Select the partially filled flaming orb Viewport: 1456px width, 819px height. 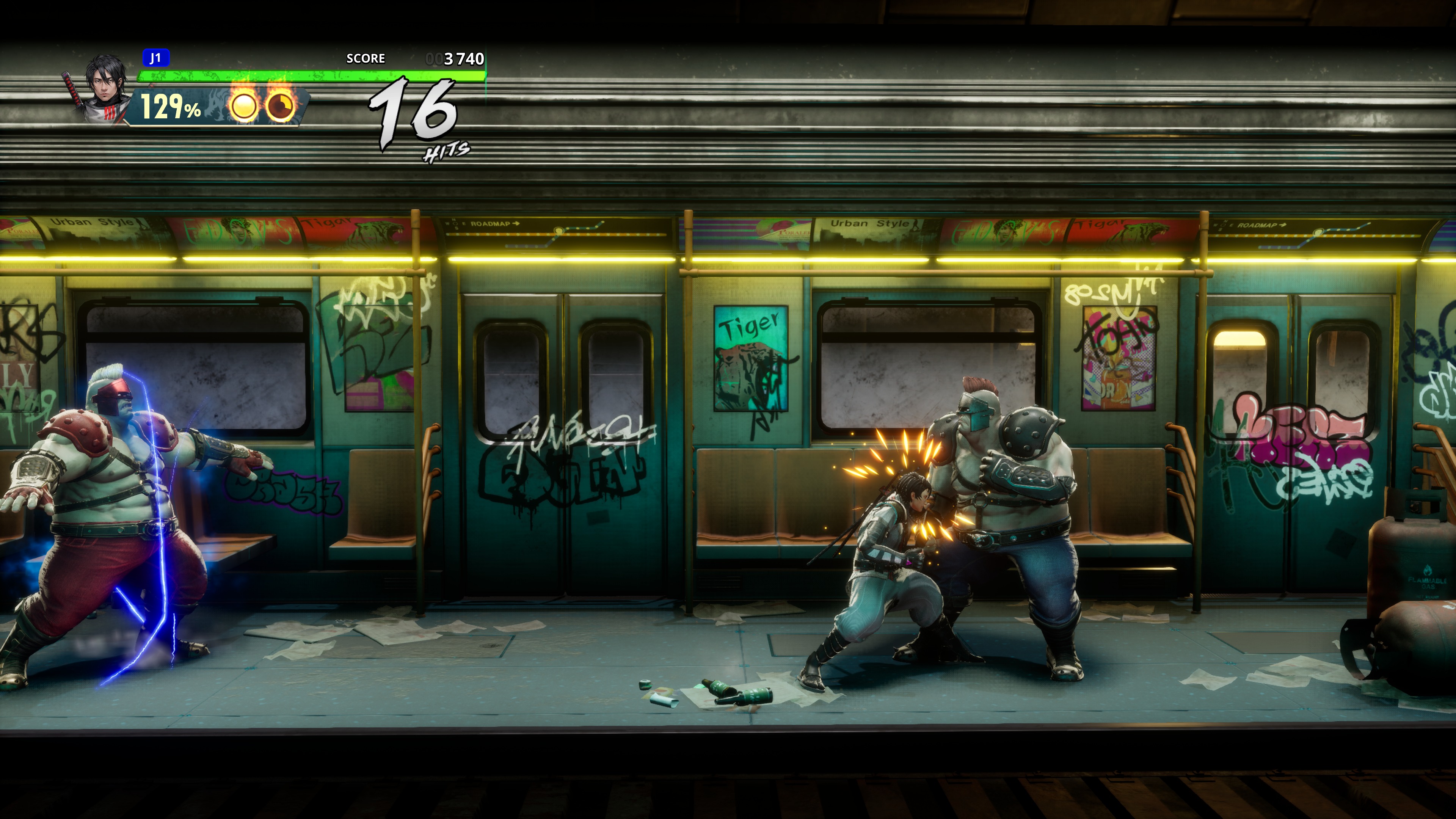(x=280, y=105)
